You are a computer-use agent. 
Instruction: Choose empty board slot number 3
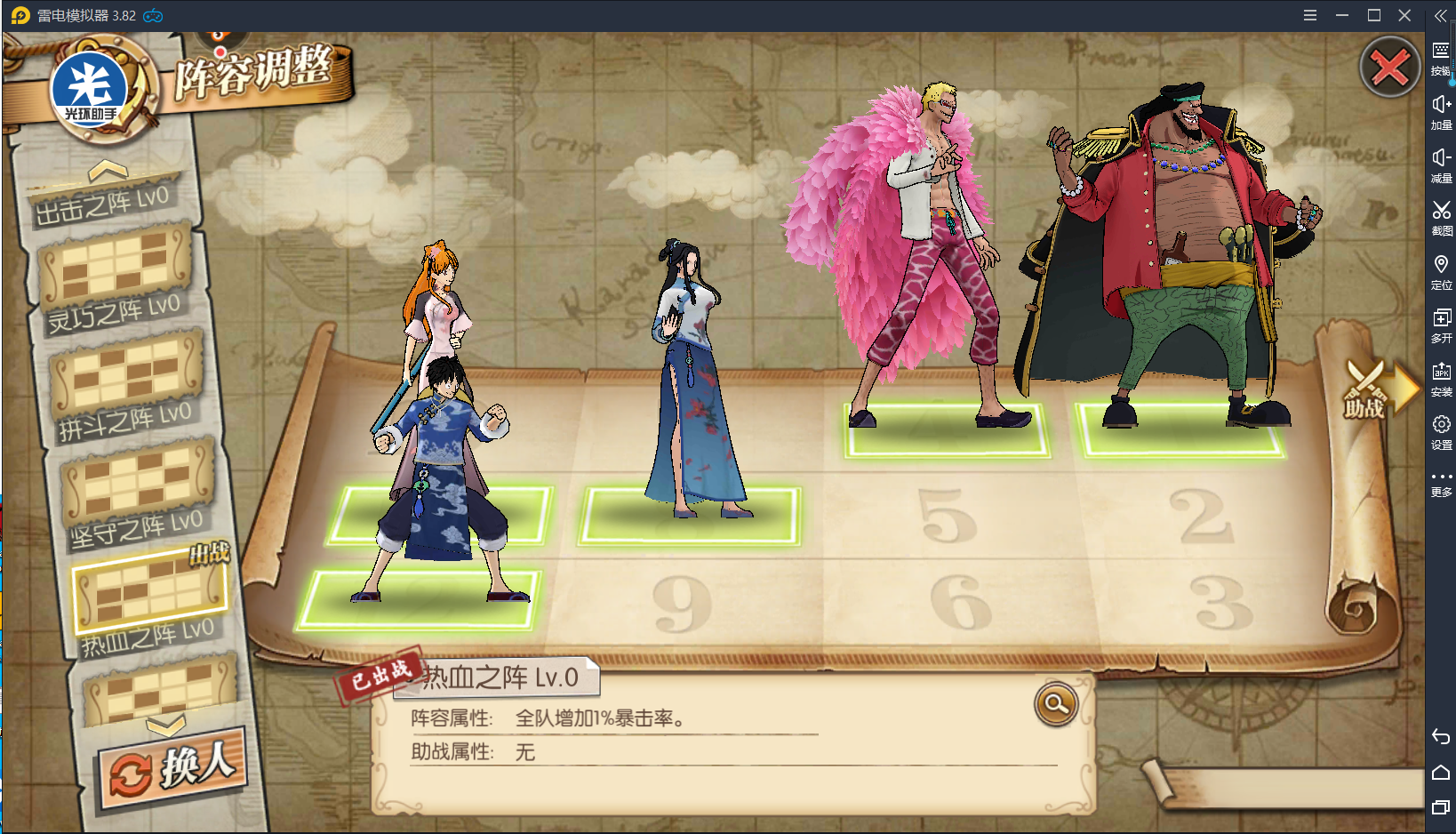1222,603
